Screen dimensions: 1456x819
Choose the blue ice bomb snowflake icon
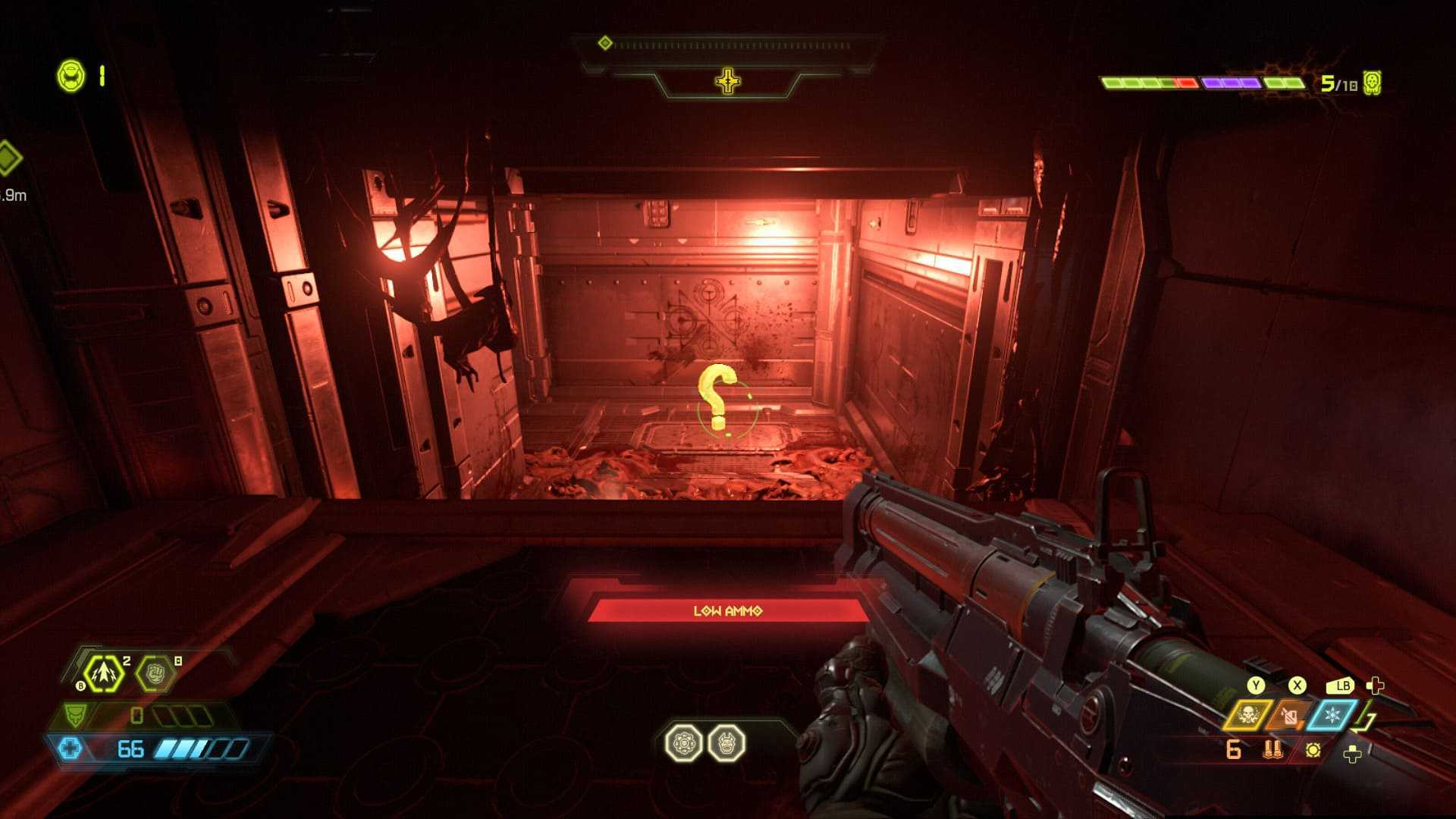point(1332,715)
